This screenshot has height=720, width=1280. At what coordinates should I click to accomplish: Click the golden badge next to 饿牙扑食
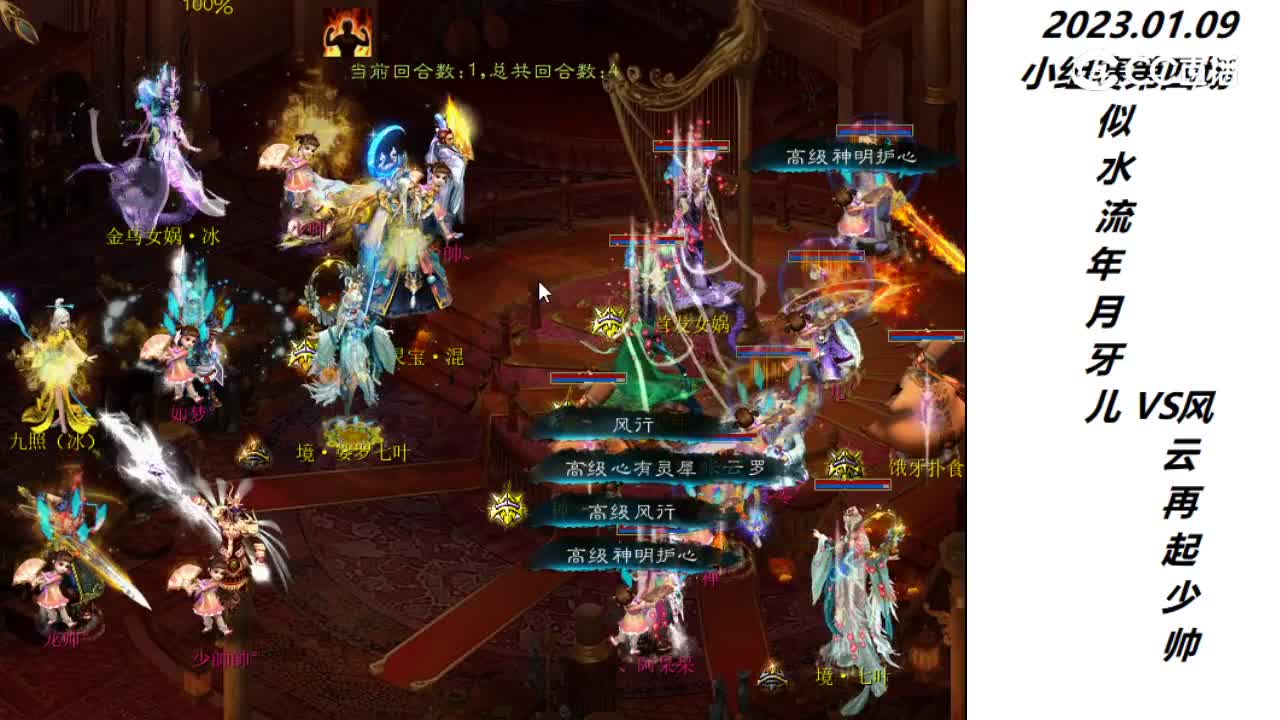845,465
